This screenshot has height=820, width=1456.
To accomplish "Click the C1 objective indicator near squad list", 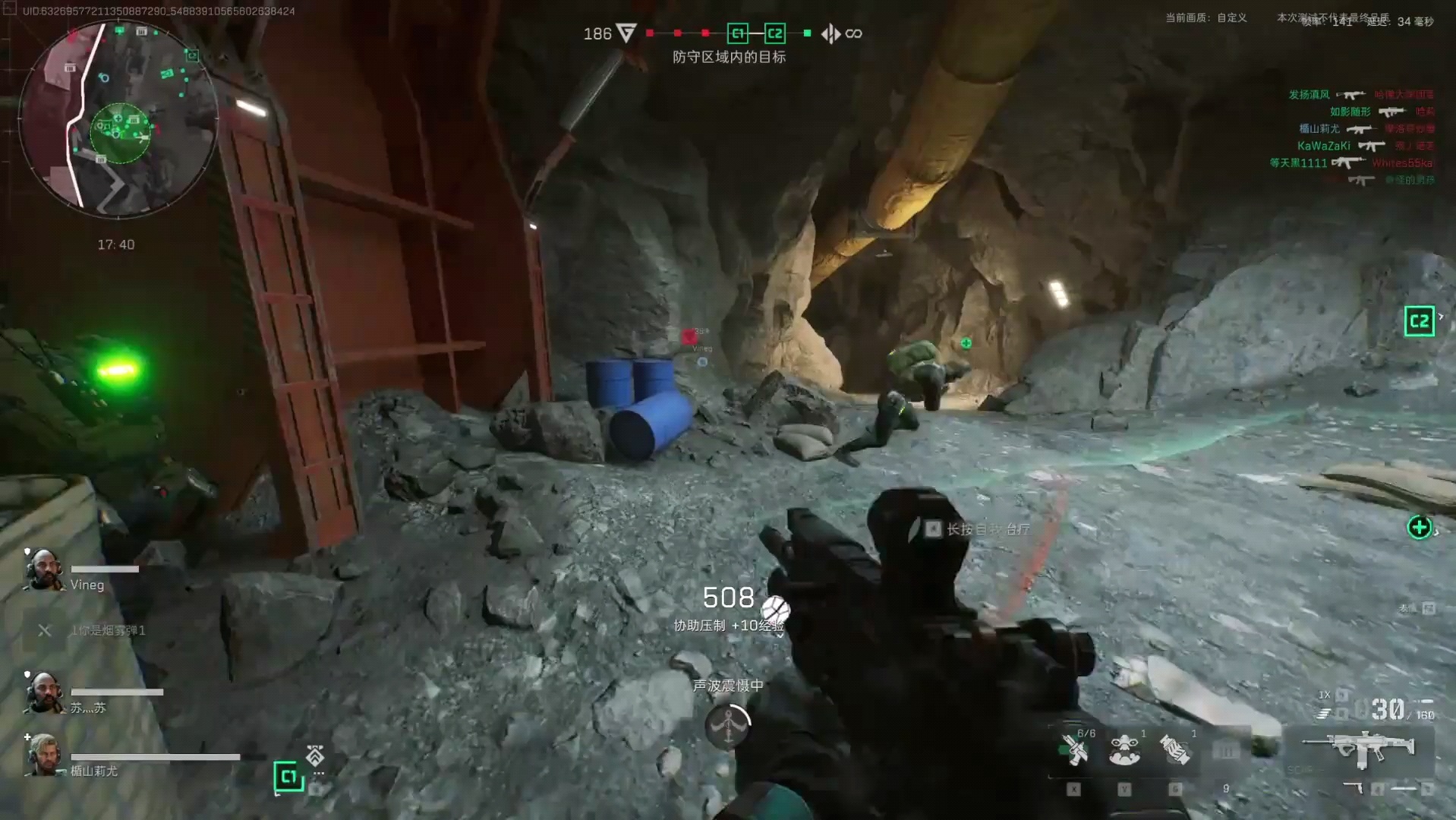I will coord(288,776).
